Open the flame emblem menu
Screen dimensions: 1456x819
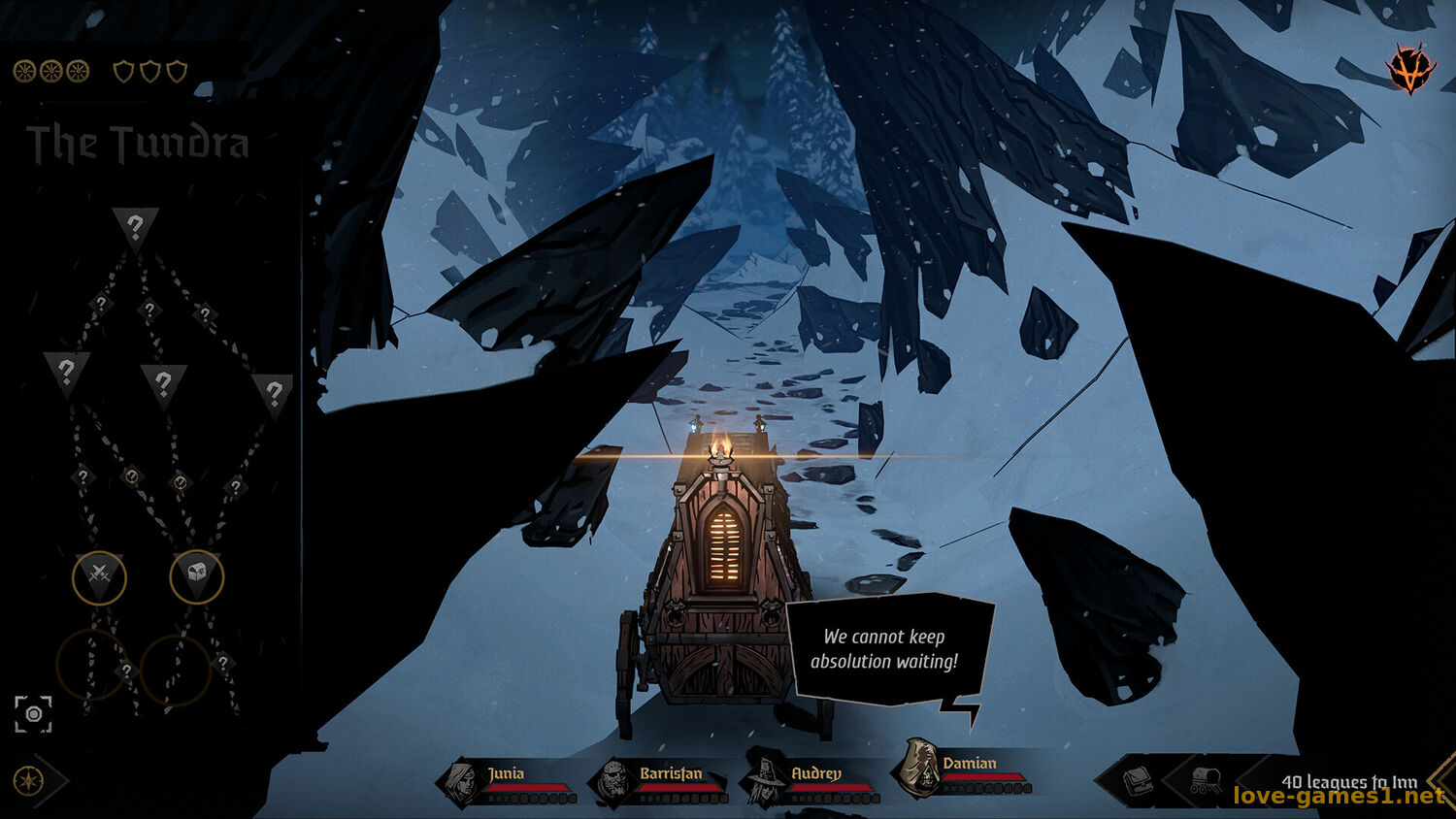pos(1409,70)
